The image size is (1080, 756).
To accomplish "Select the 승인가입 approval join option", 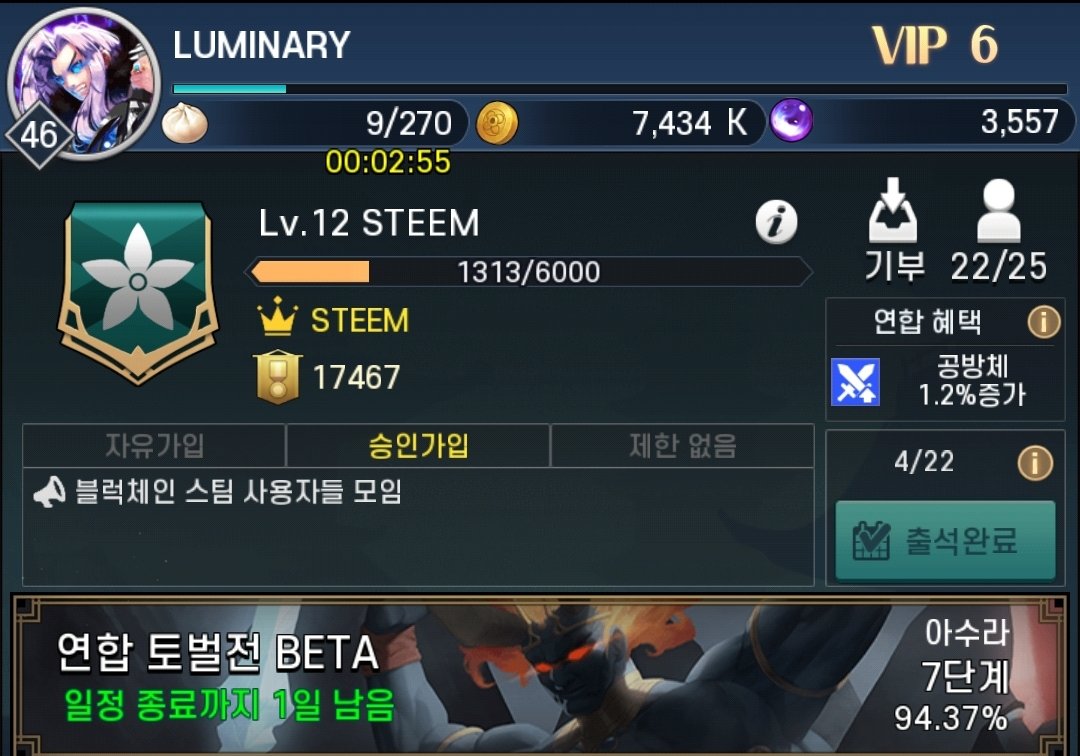I will (418, 446).
